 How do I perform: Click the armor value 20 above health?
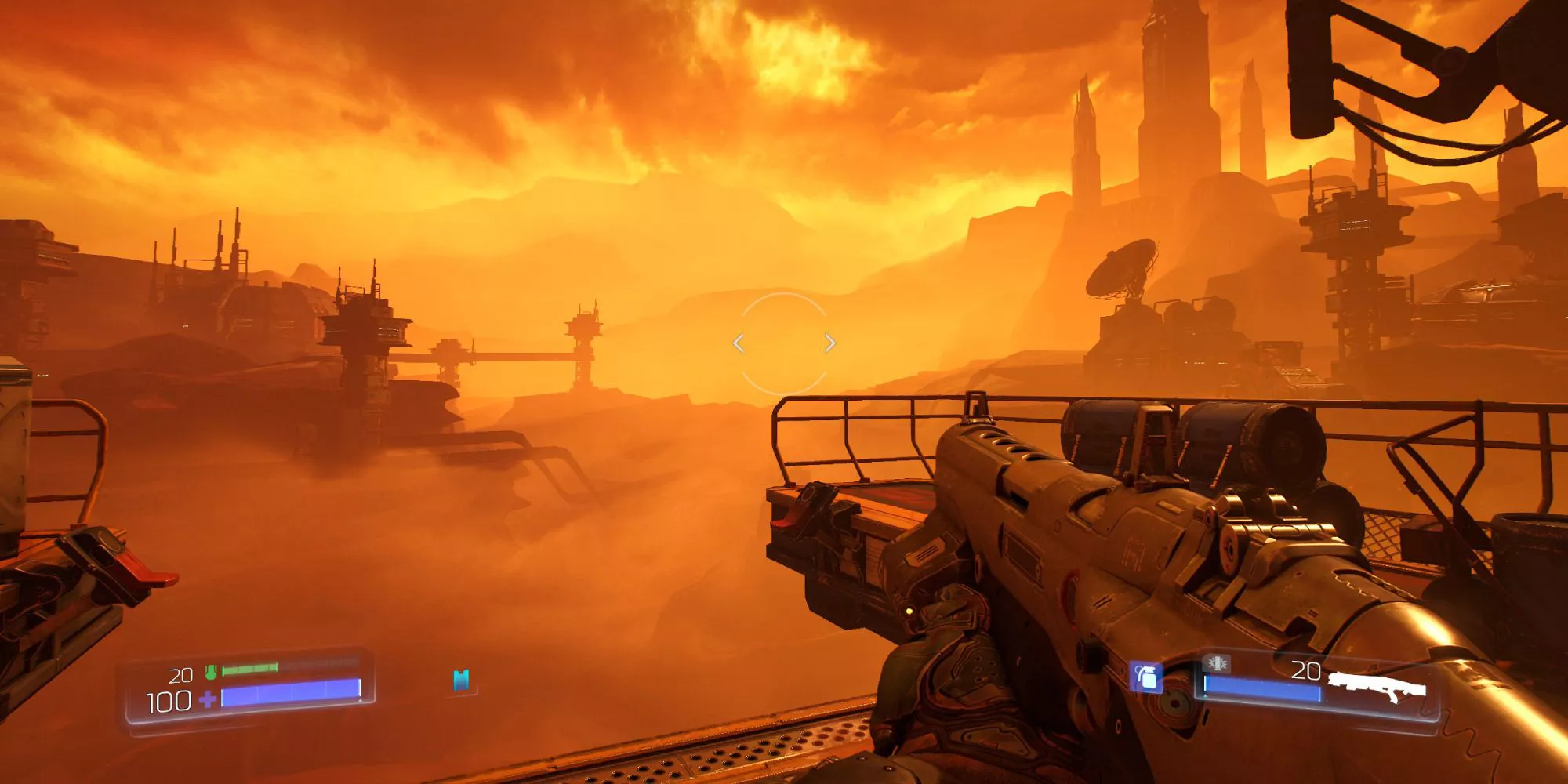coord(181,673)
